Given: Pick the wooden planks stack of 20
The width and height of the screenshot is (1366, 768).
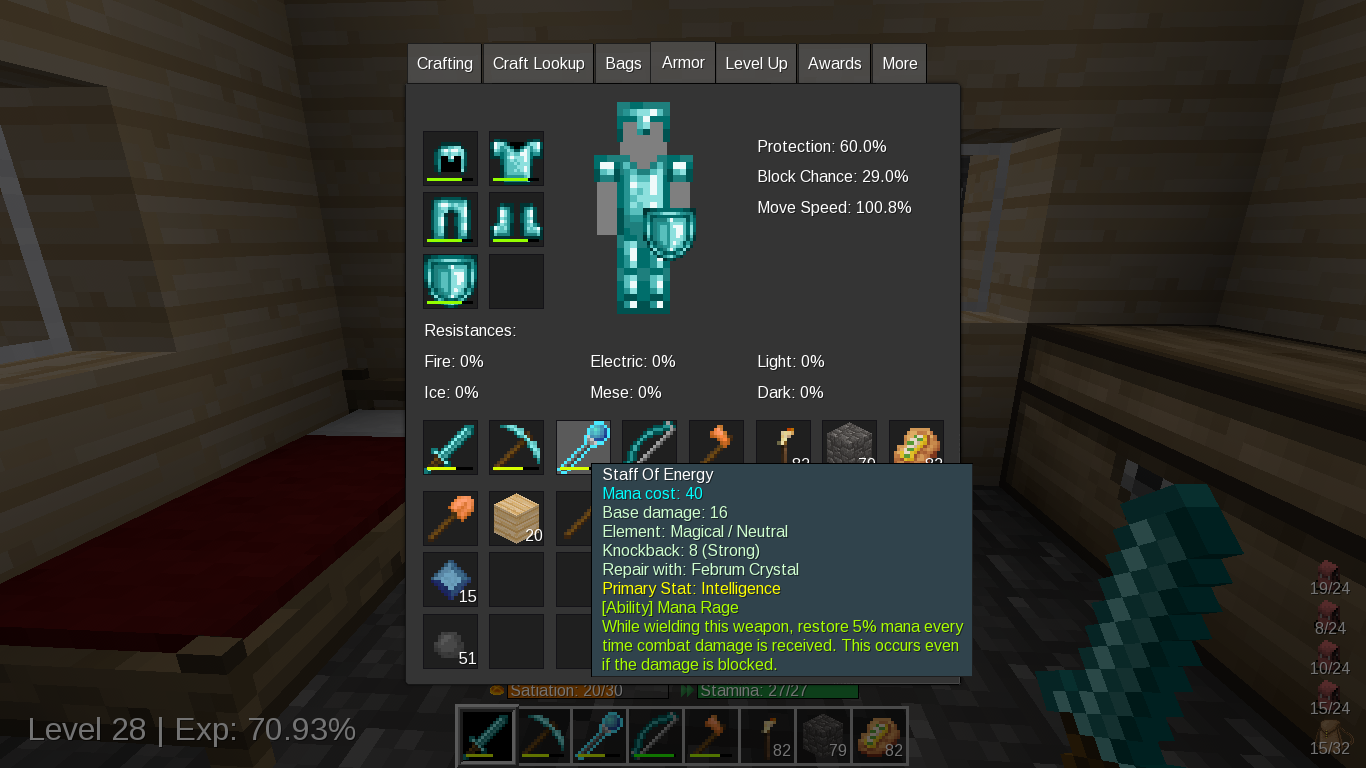Looking at the screenshot, I should (x=516, y=518).
